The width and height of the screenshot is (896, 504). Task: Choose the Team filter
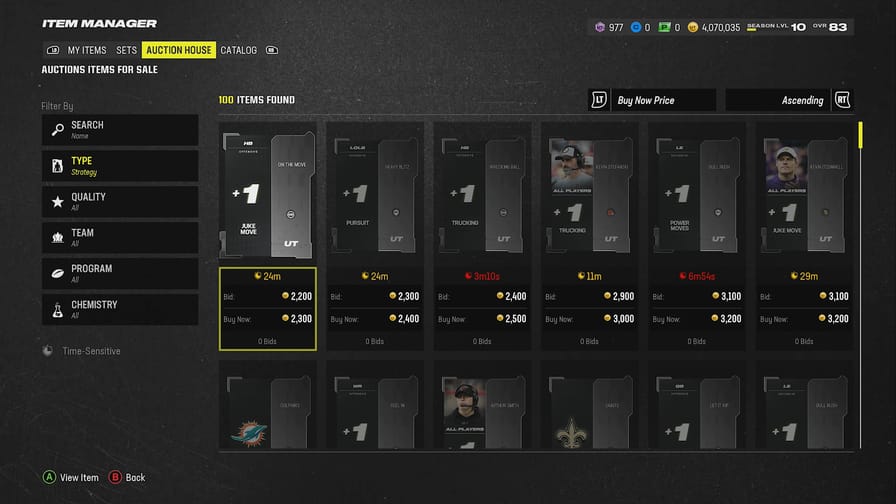point(120,238)
